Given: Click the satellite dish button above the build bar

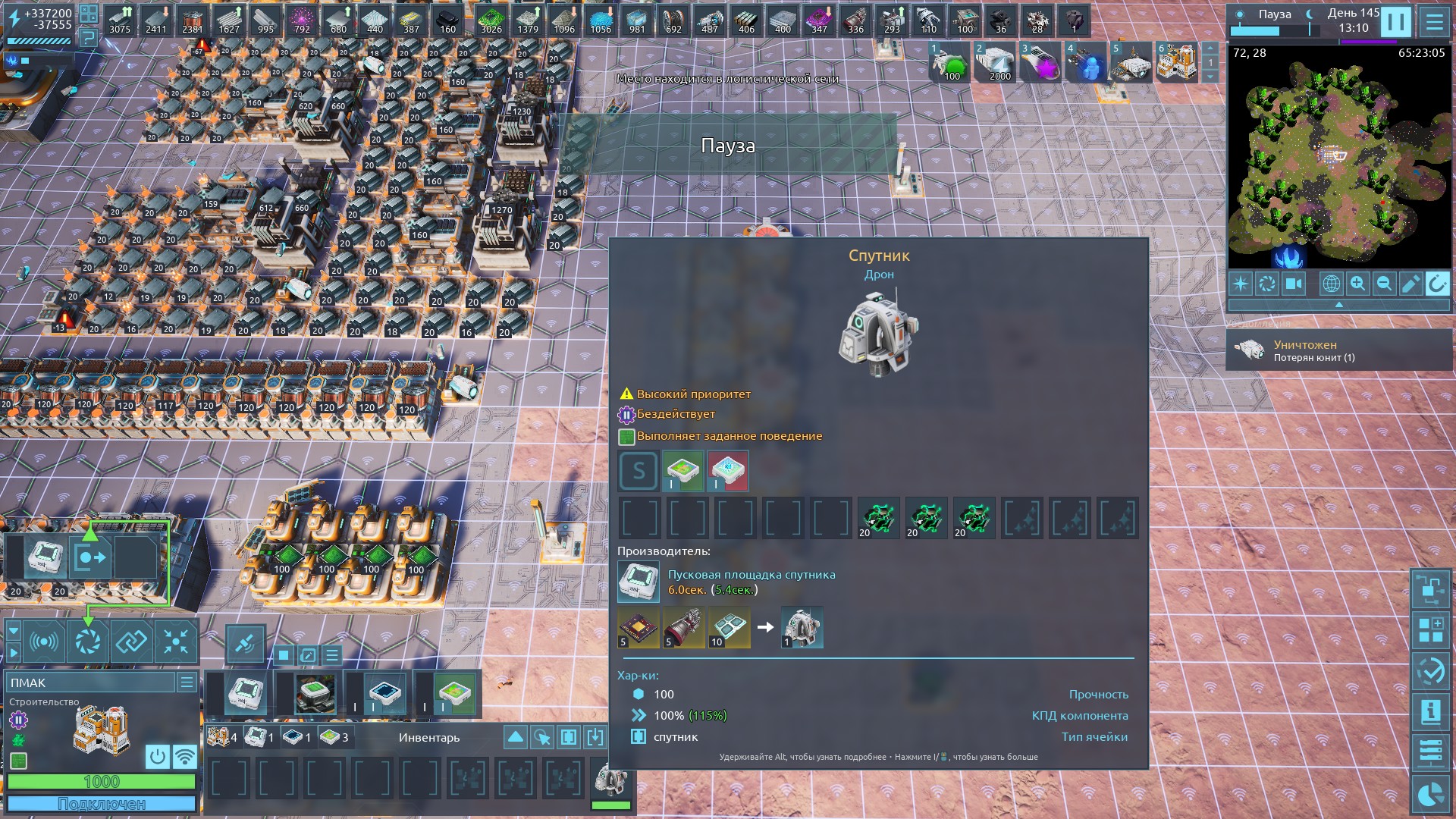Looking at the screenshot, I should tap(245, 644).
